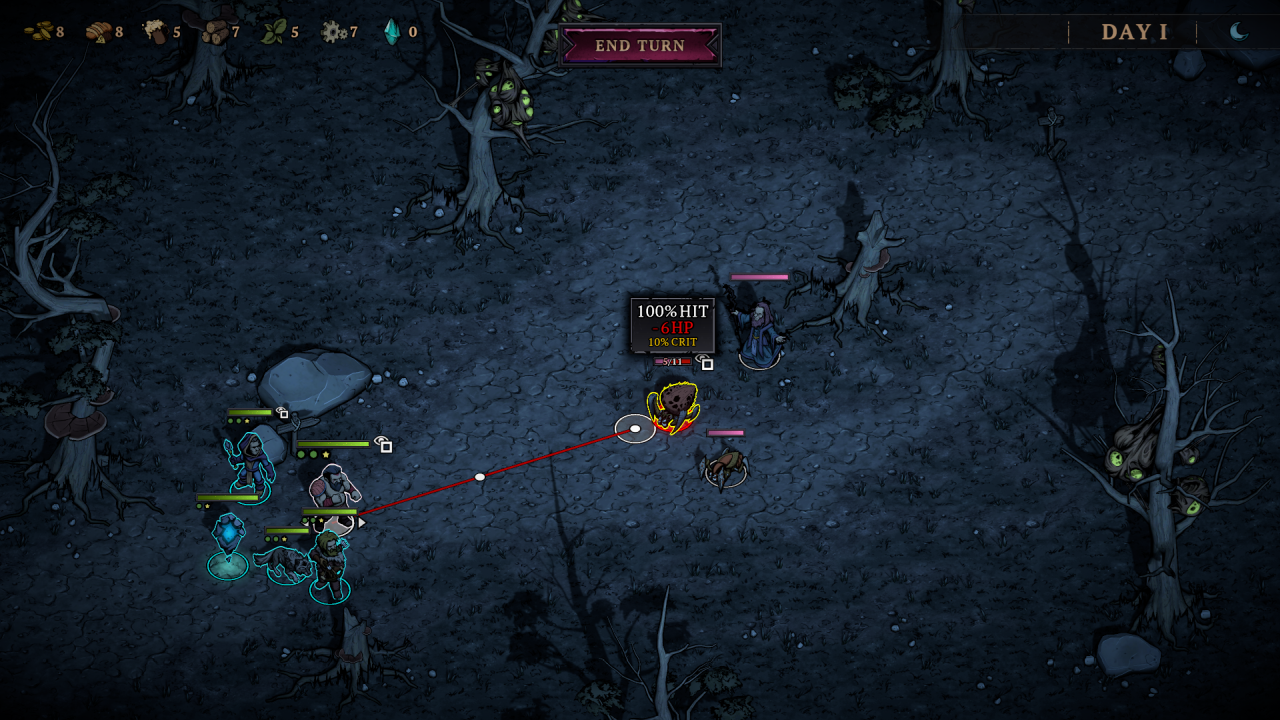Screen dimensions: 1280x720
Task: Select the grey wolf companion
Action: click(285, 563)
